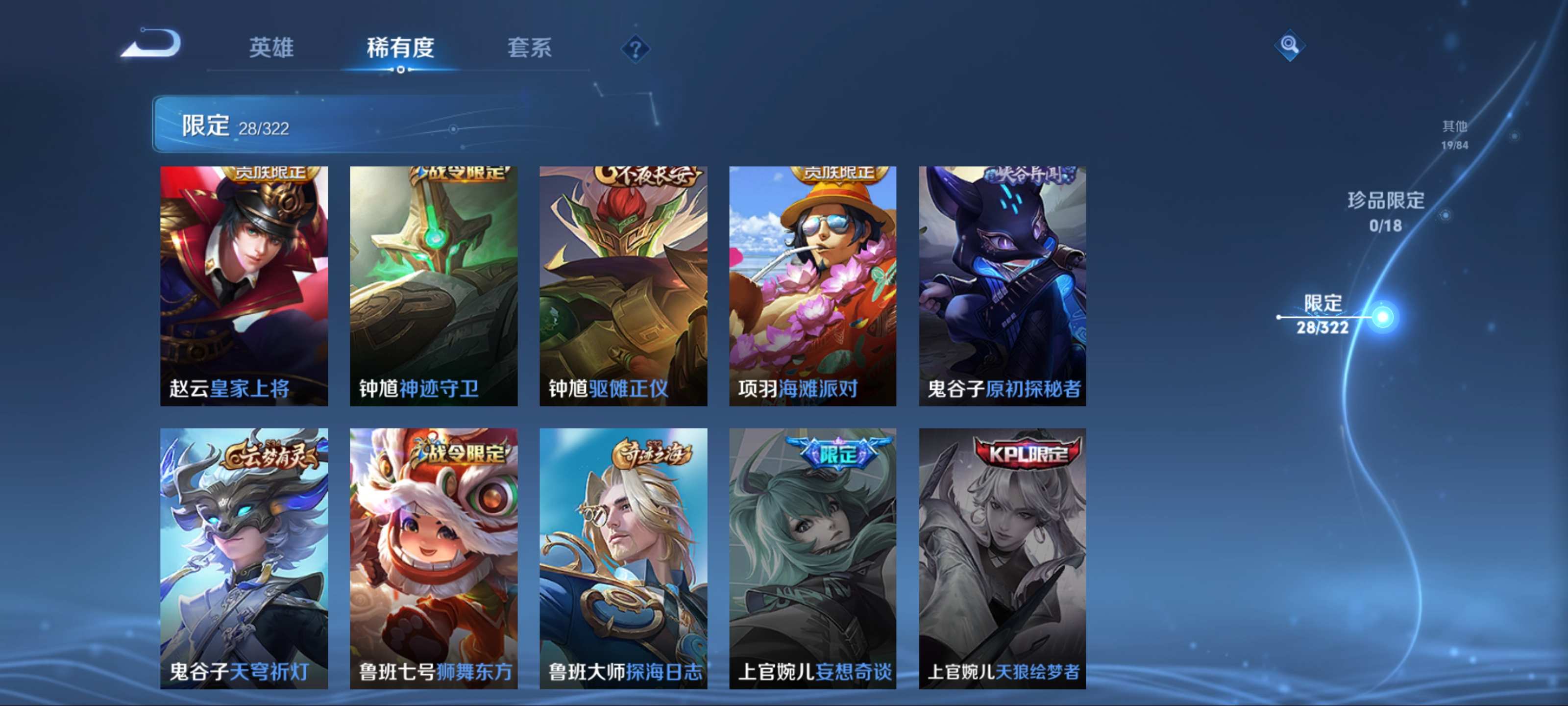The height and width of the screenshot is (706, 1568).
Task: Open the 套系 tab
Action: (529, 48)
